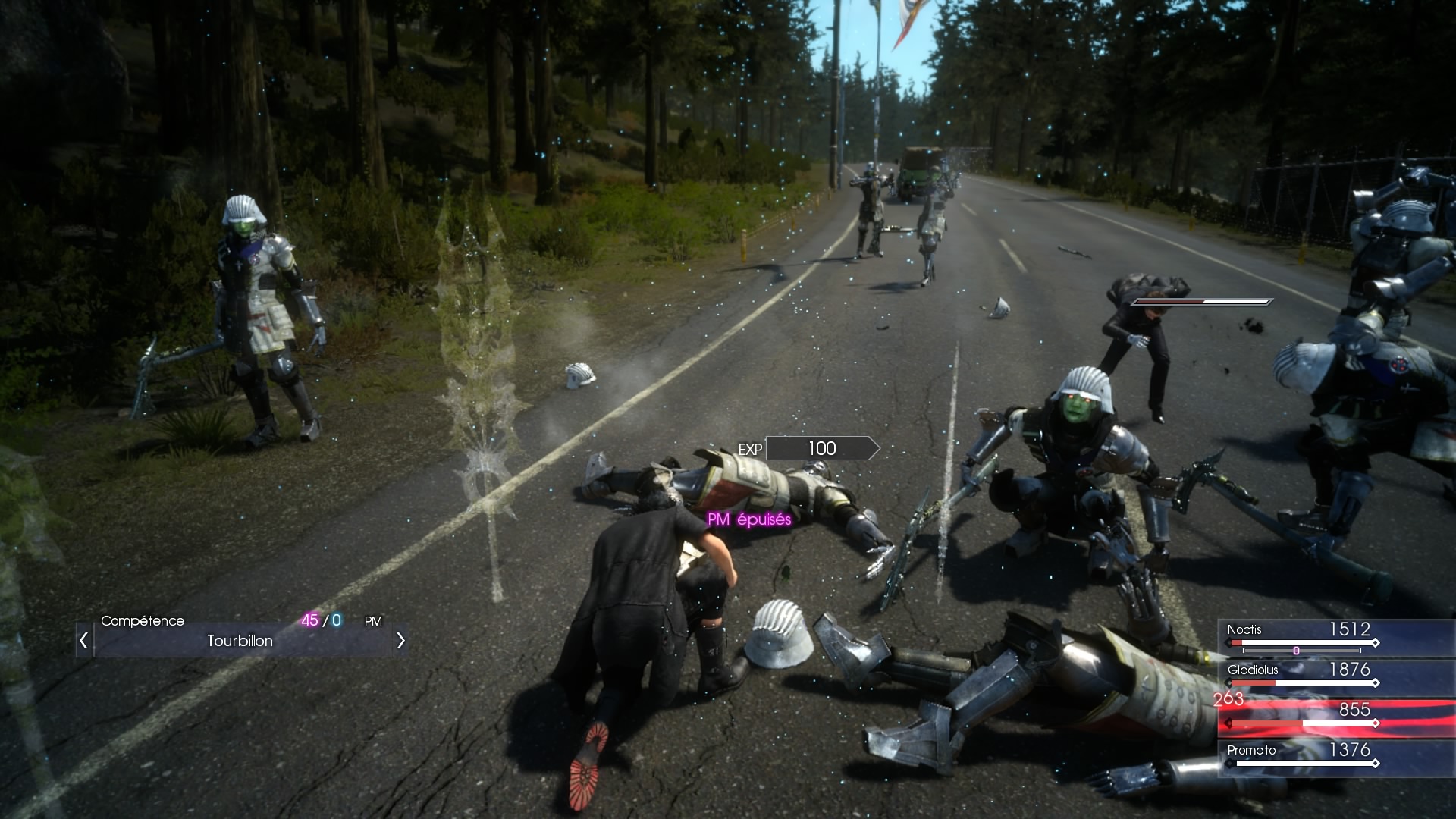Cycle to the next skill with right arrow
Screen dimensions: 1456x819
[400, 641]
